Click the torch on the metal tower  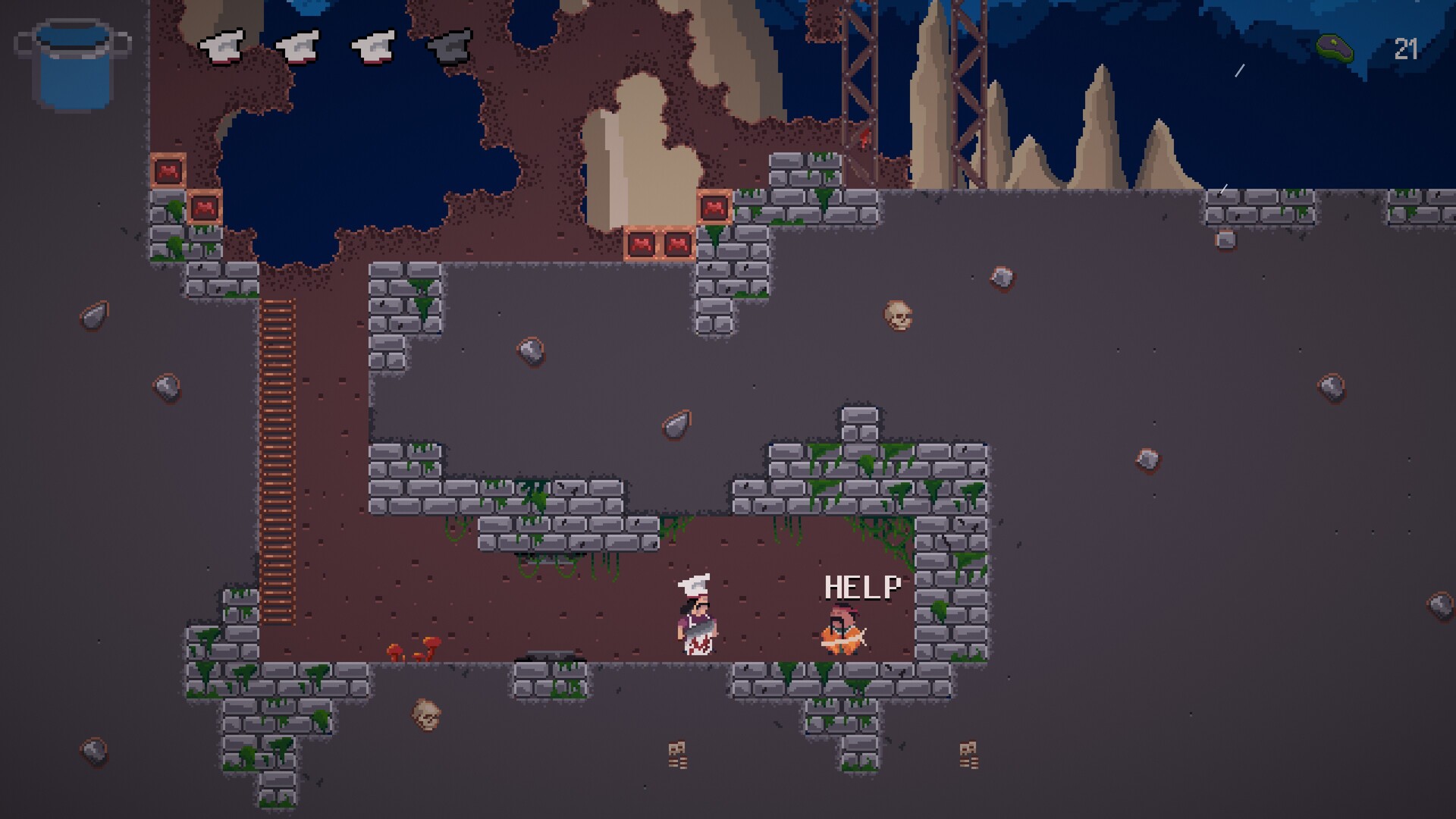864,133
